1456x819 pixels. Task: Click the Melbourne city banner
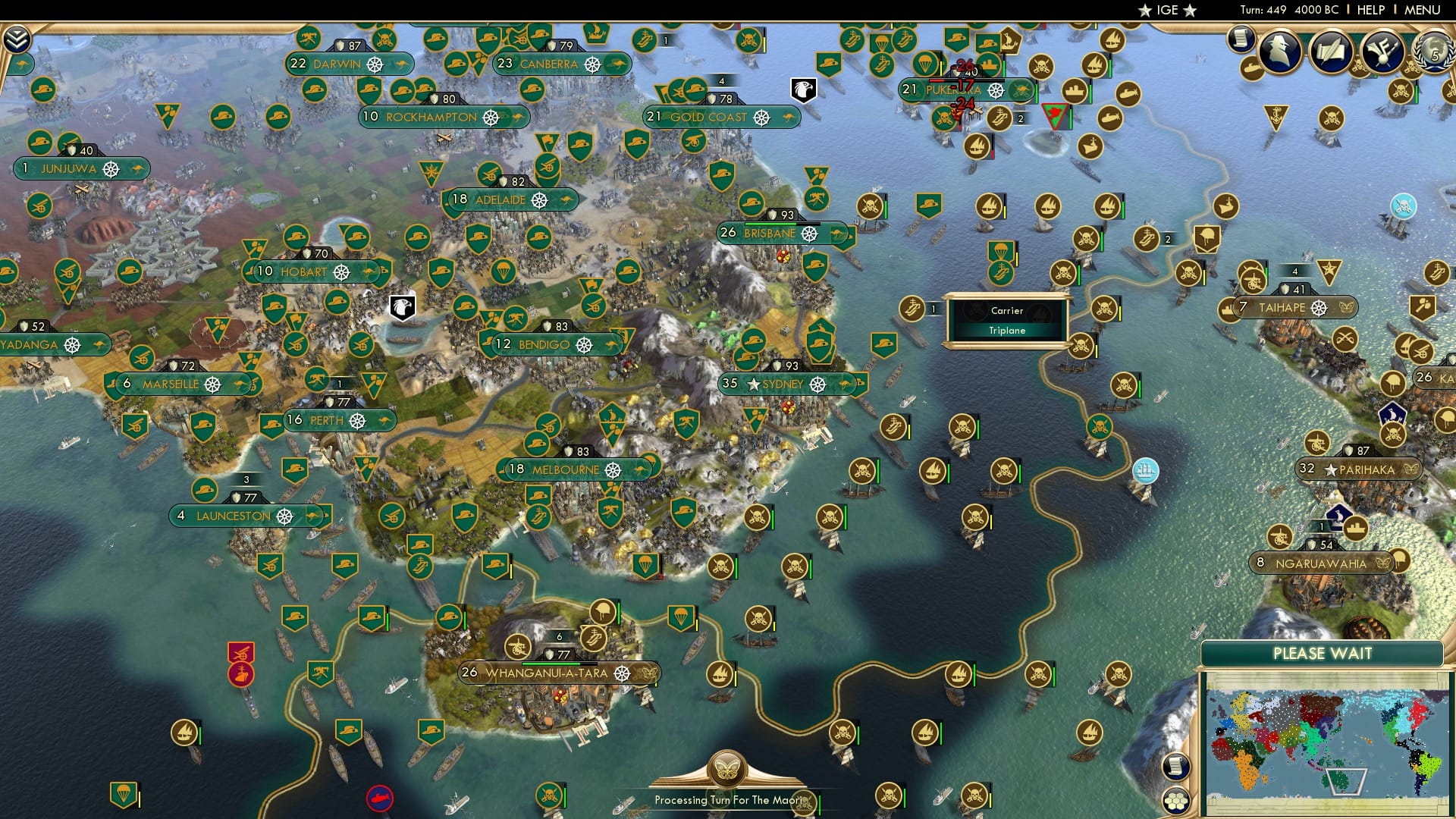coord(565,468)
